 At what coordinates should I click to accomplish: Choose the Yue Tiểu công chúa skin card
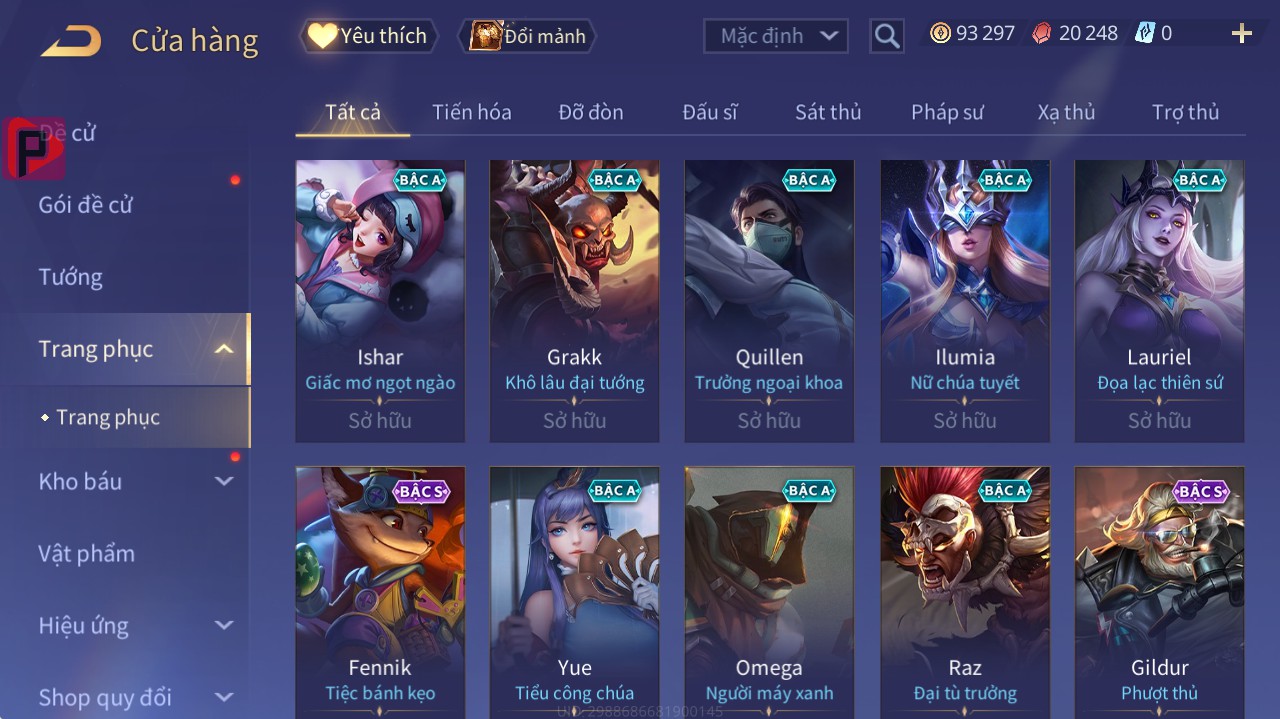tap(574, 590)
